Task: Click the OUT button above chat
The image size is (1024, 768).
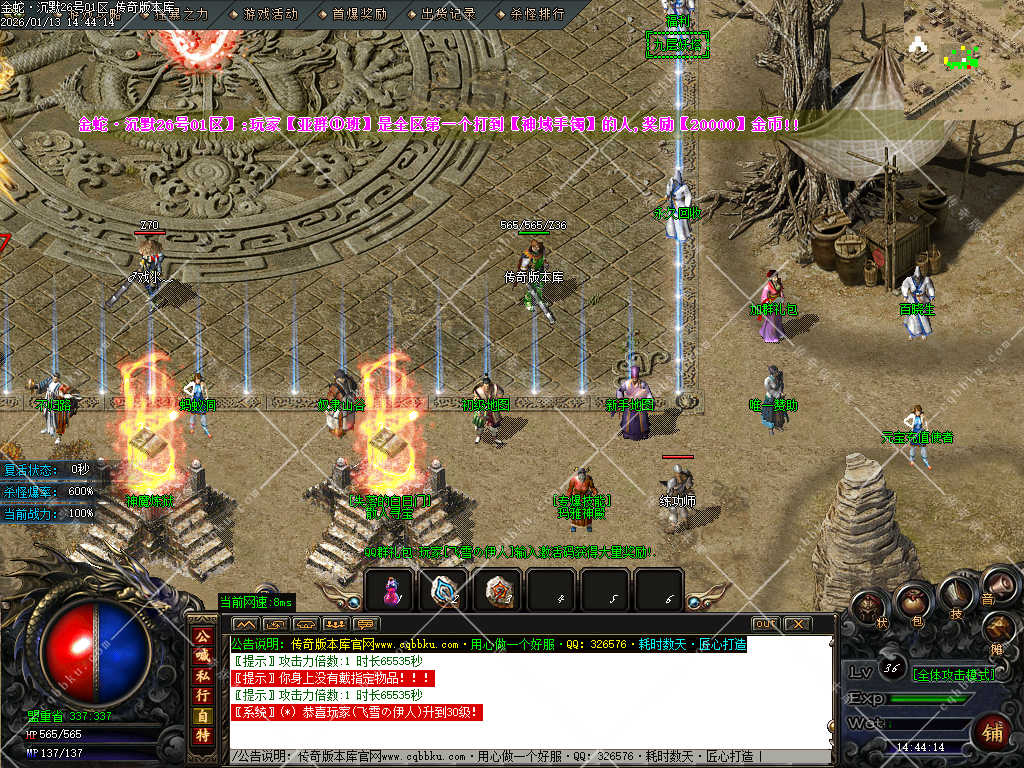Action: [765, 624]
